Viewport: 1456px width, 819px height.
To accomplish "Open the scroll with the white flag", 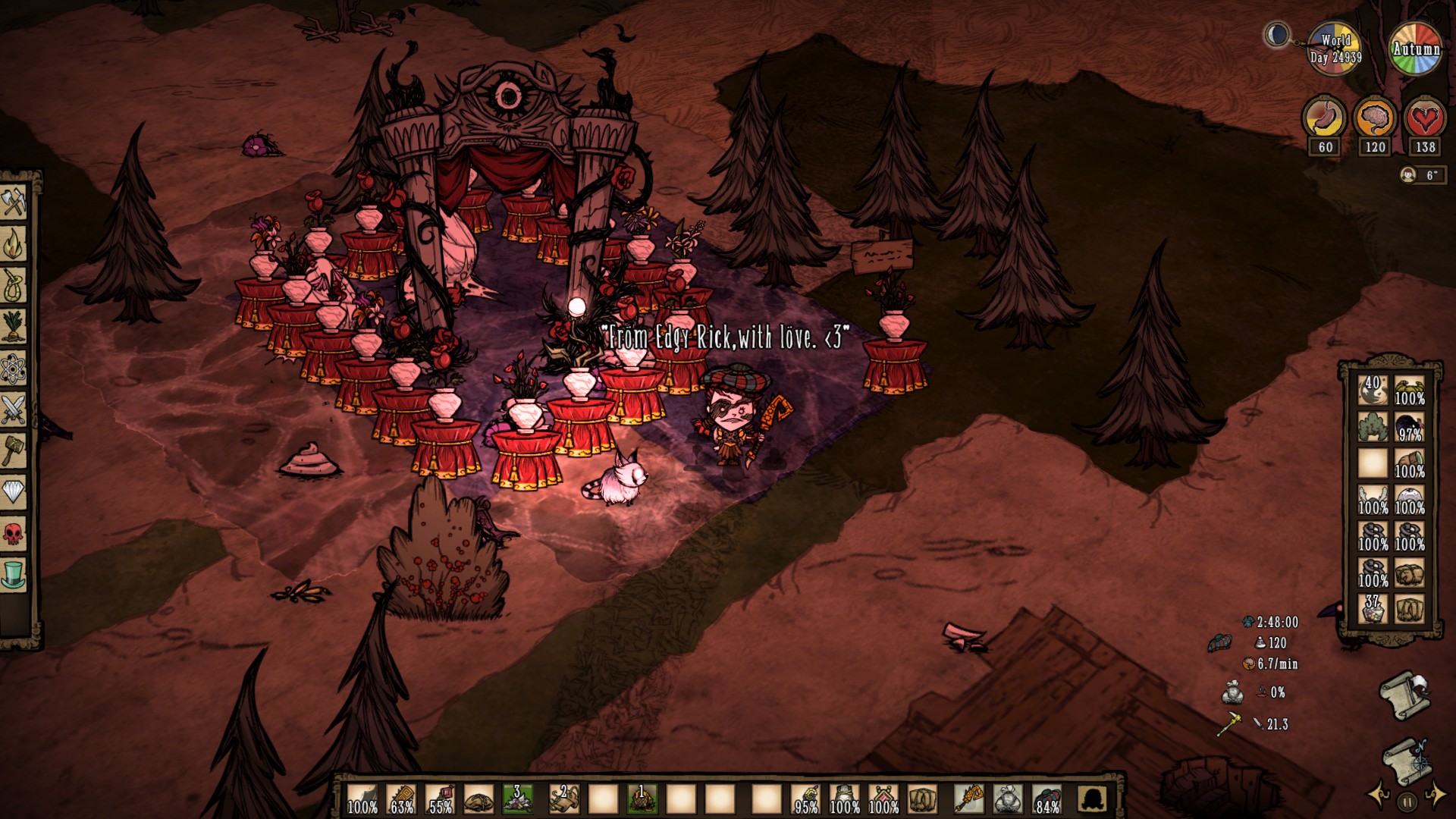I will point(1403,694).
